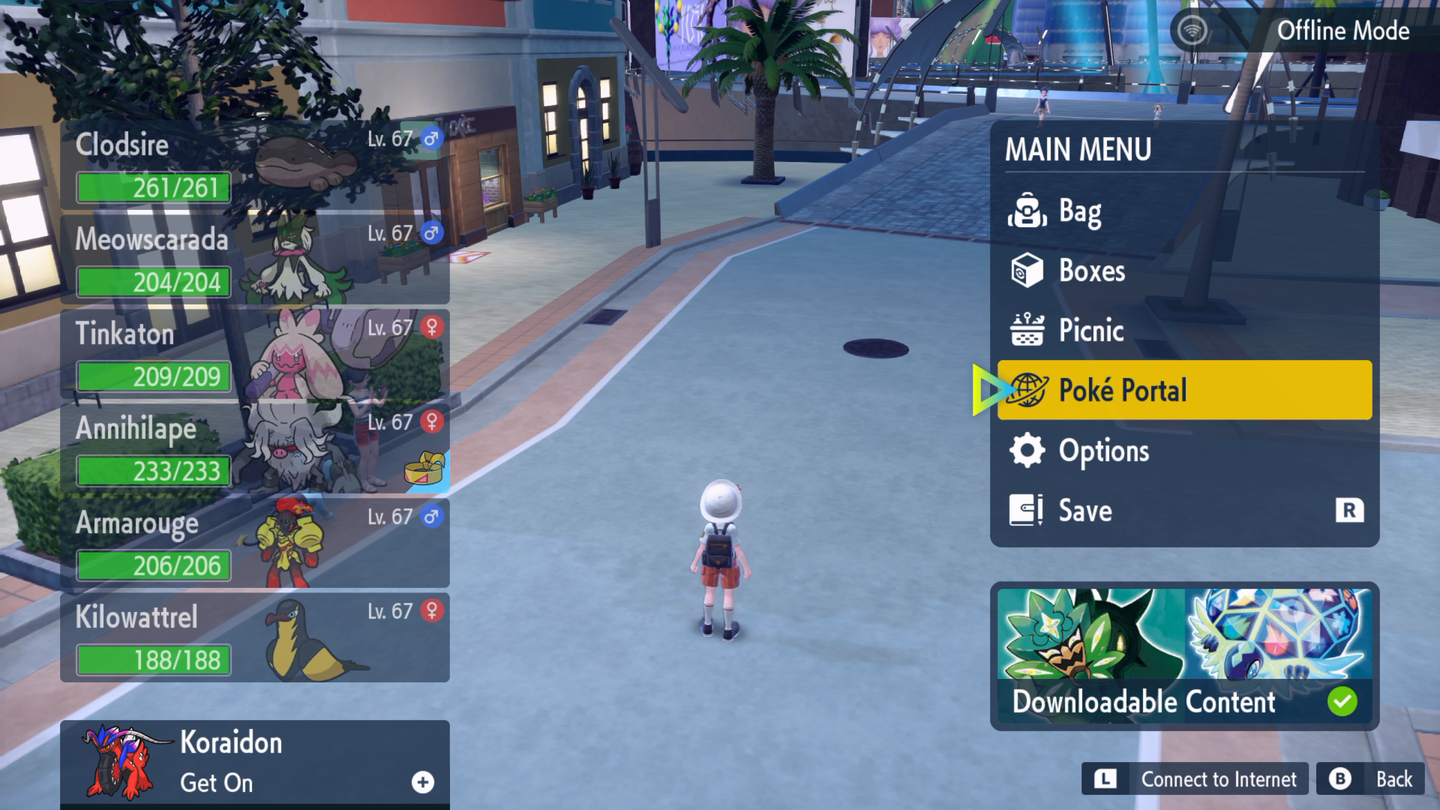Start a Picnic from the menu
Screen dimensions: 1440x810
[1184, 331]
